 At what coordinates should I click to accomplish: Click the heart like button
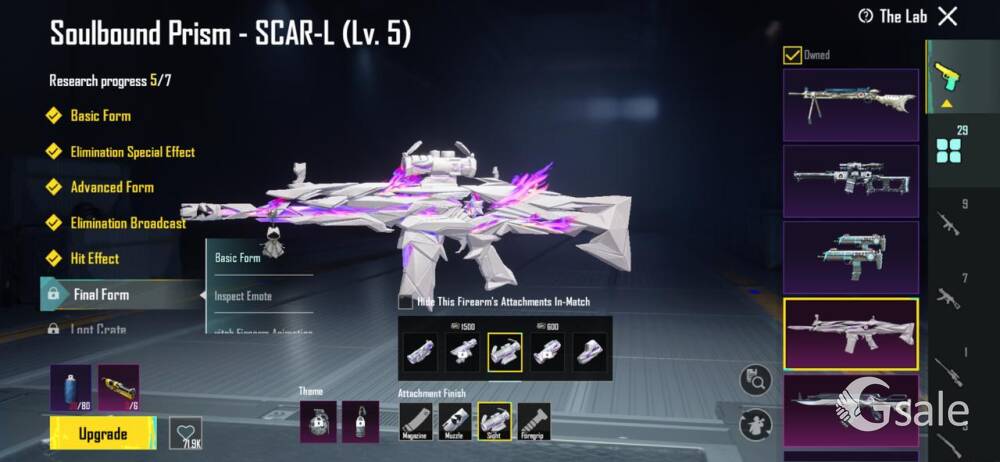(x=185, y=432)
